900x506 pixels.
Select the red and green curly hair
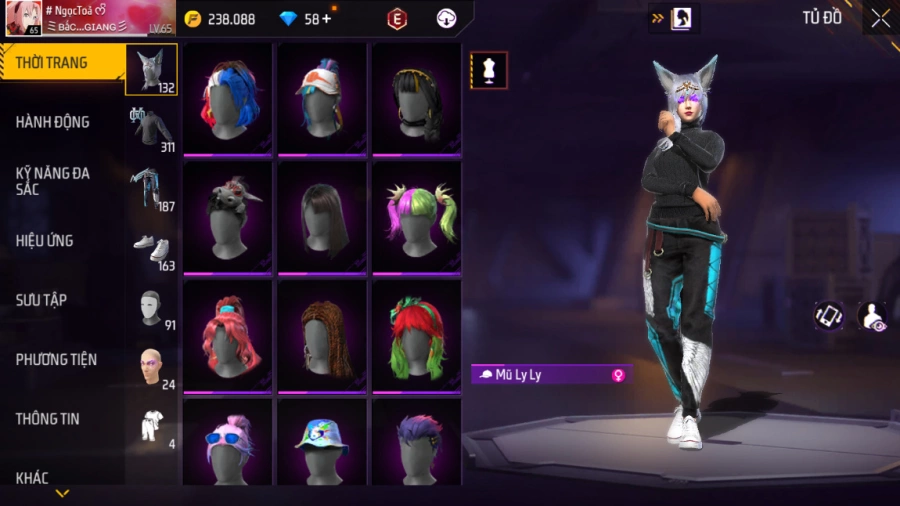coord(416,335)
